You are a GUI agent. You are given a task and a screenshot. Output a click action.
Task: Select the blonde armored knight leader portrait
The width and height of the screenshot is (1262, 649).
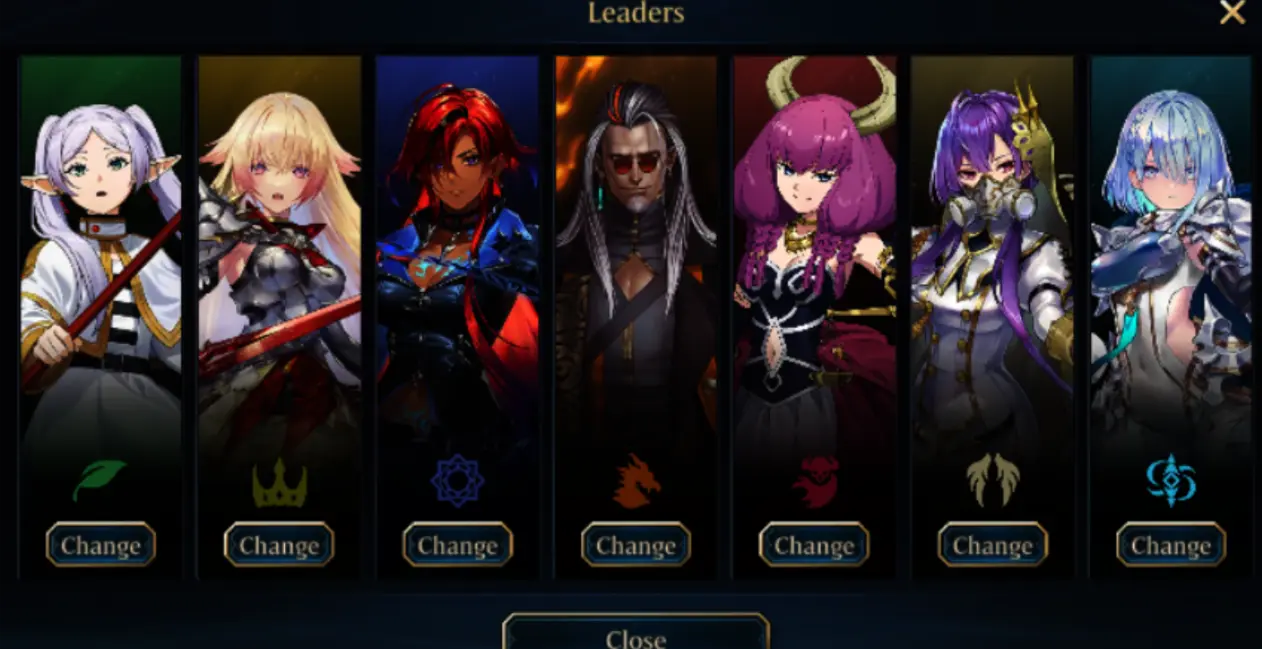279,250
